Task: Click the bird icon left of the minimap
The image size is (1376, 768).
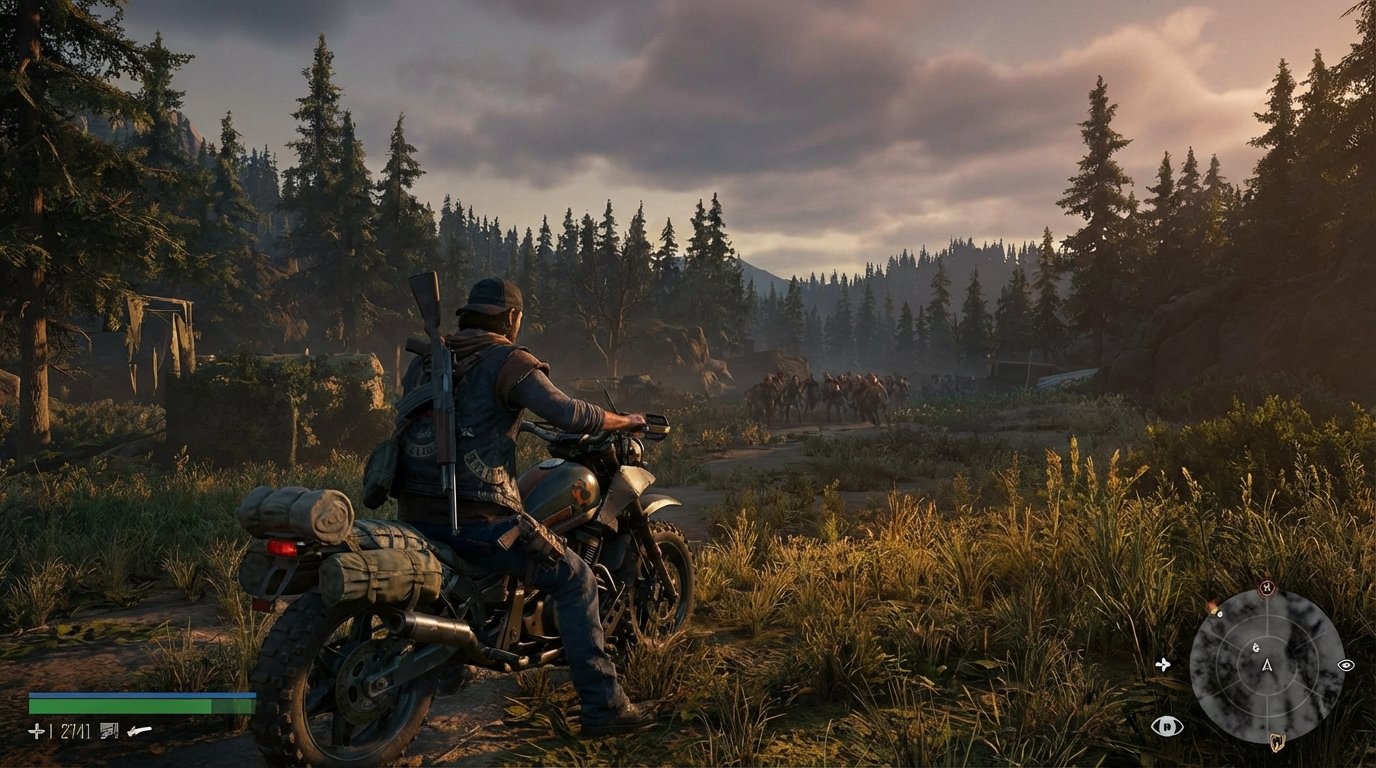Action: point(1164,664)
